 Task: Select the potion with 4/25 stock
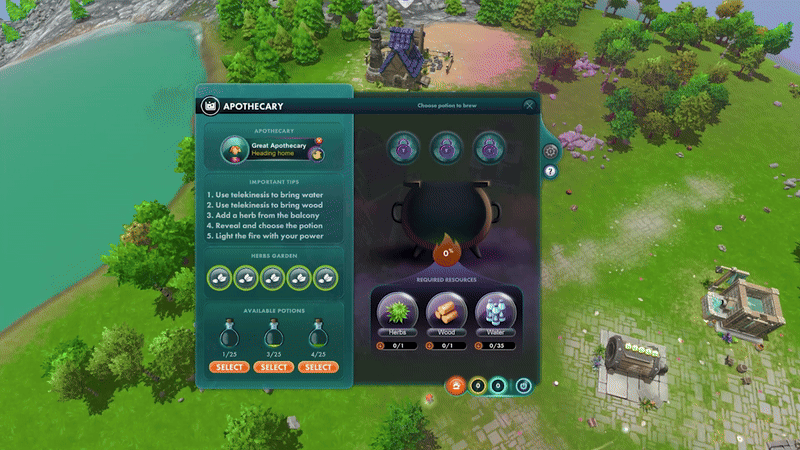click(x=318, y=367)
